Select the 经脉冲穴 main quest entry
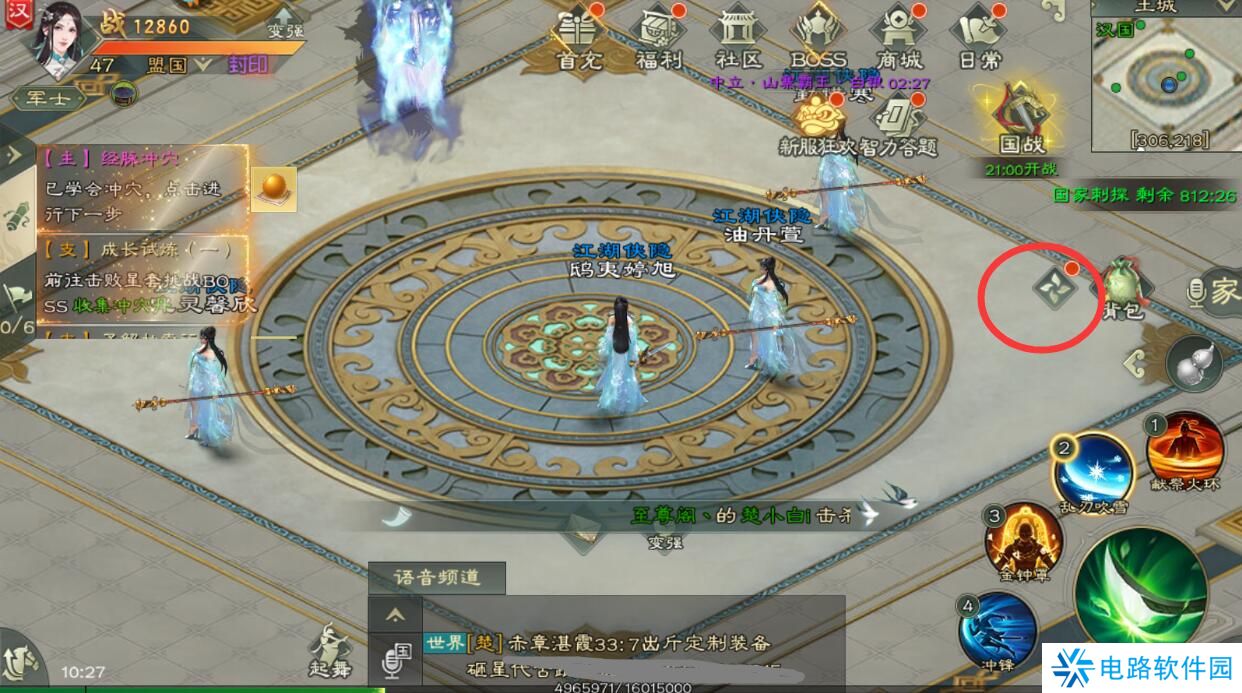This screenshot has width=1242, height=693. 140,175
